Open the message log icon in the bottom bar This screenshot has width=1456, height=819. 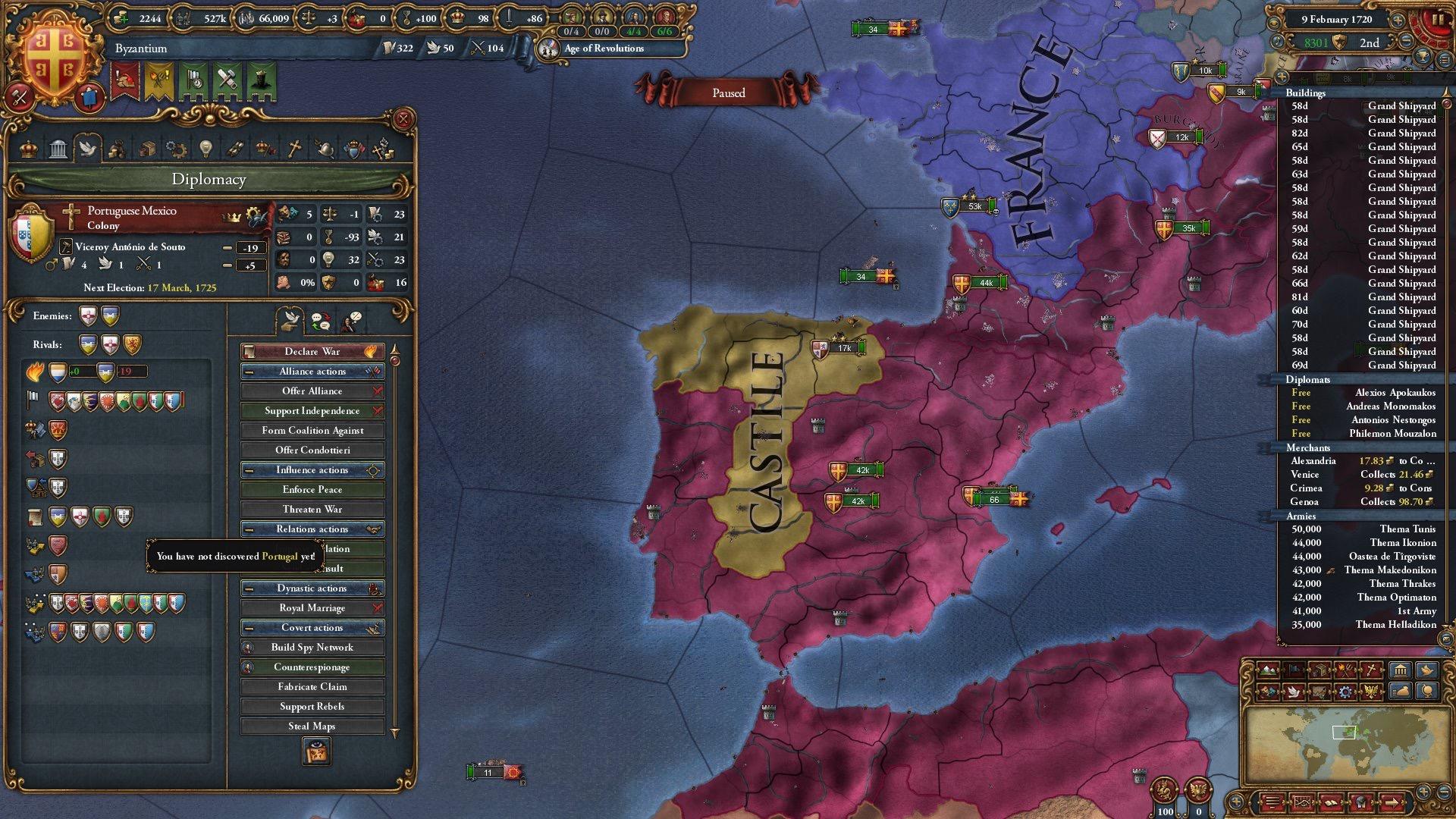(1272, 802)
